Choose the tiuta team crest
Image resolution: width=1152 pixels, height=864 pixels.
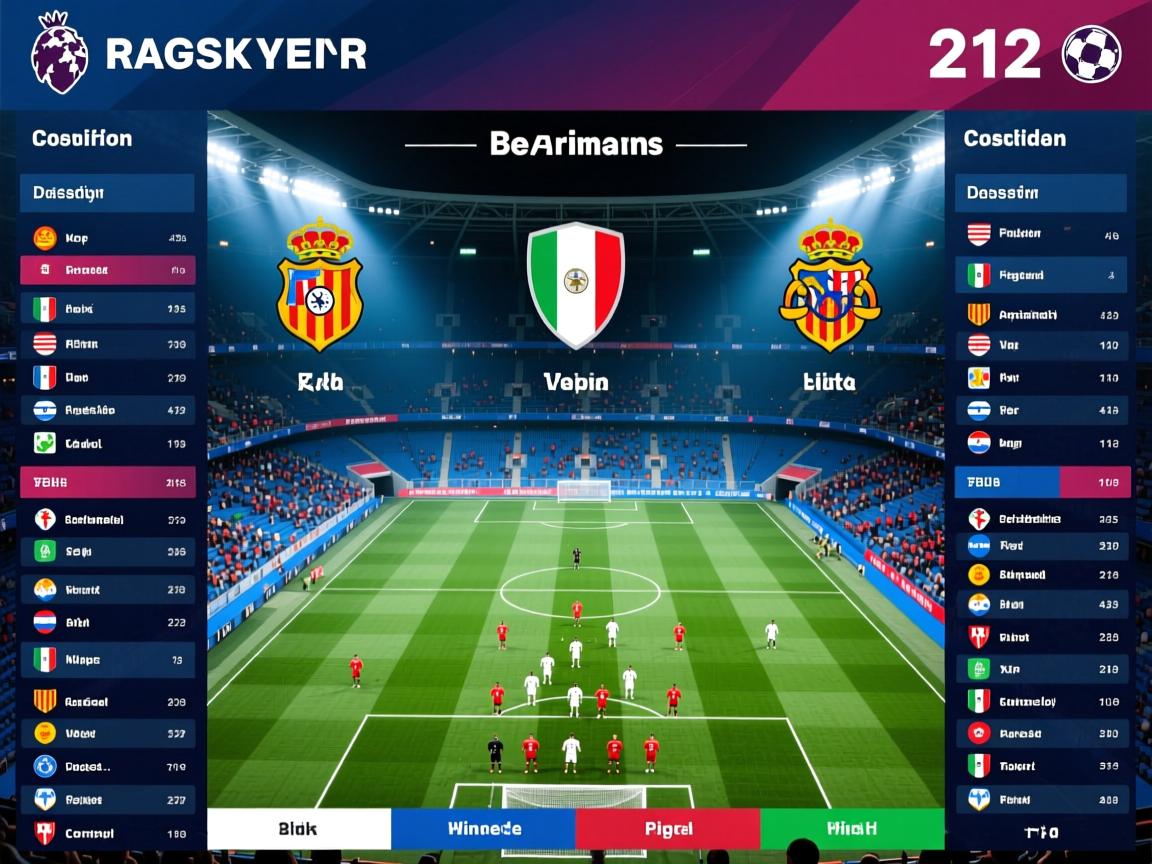pyautogui.click(x=830, y=286)
